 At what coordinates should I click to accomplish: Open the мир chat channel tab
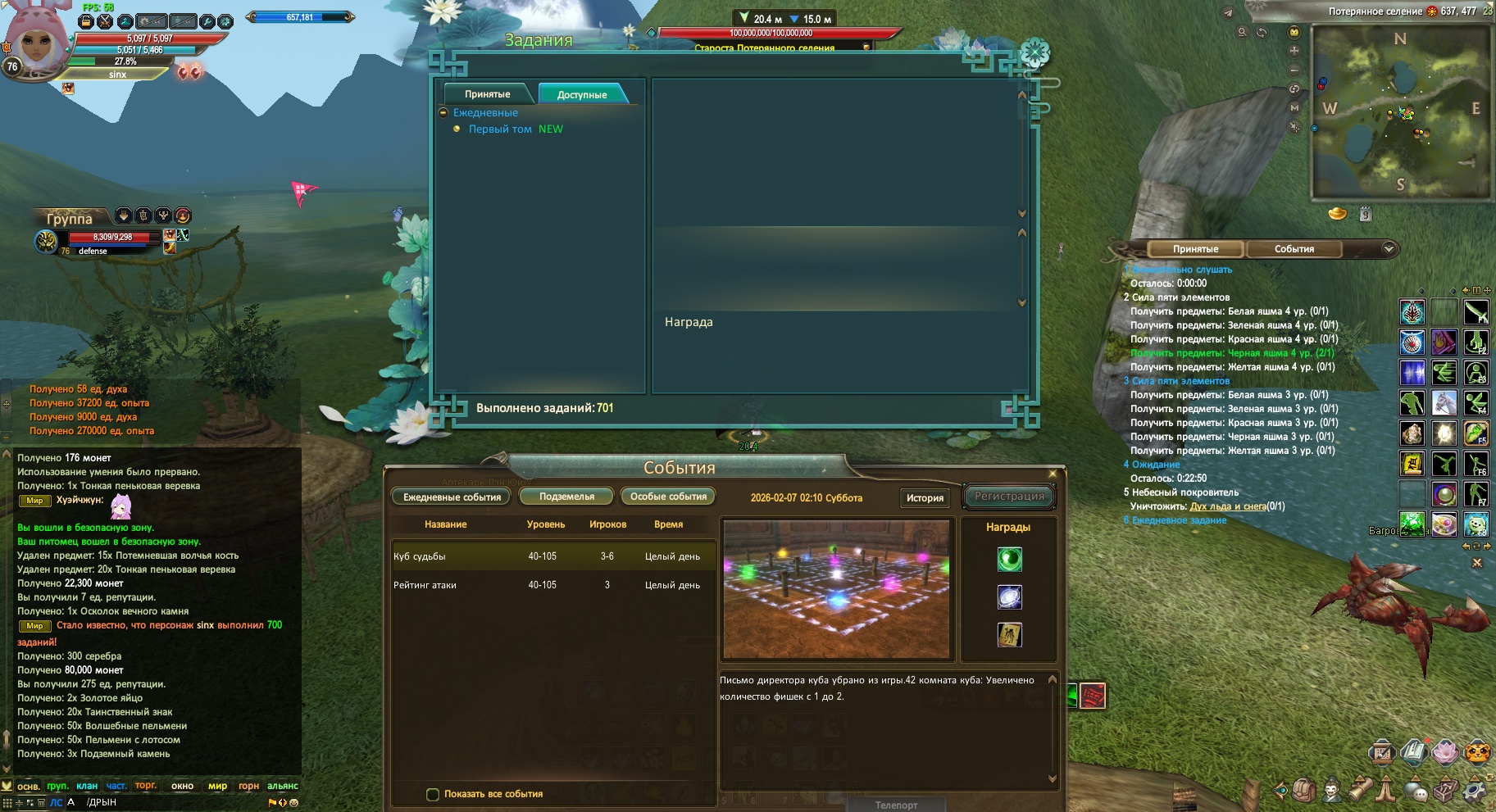pos(217,786)
